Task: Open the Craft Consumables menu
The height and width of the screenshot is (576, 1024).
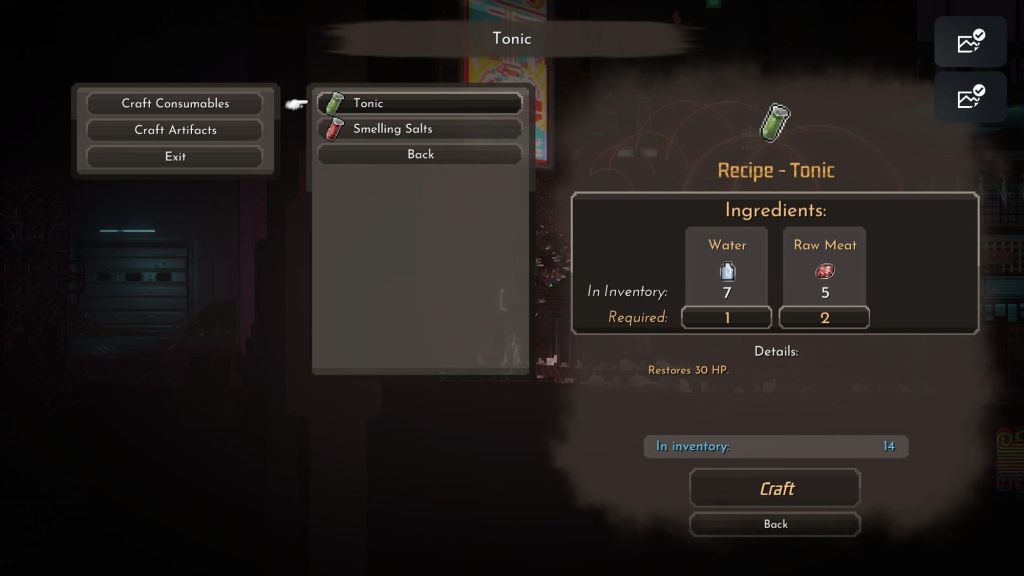Action: (x=175, y=103)
